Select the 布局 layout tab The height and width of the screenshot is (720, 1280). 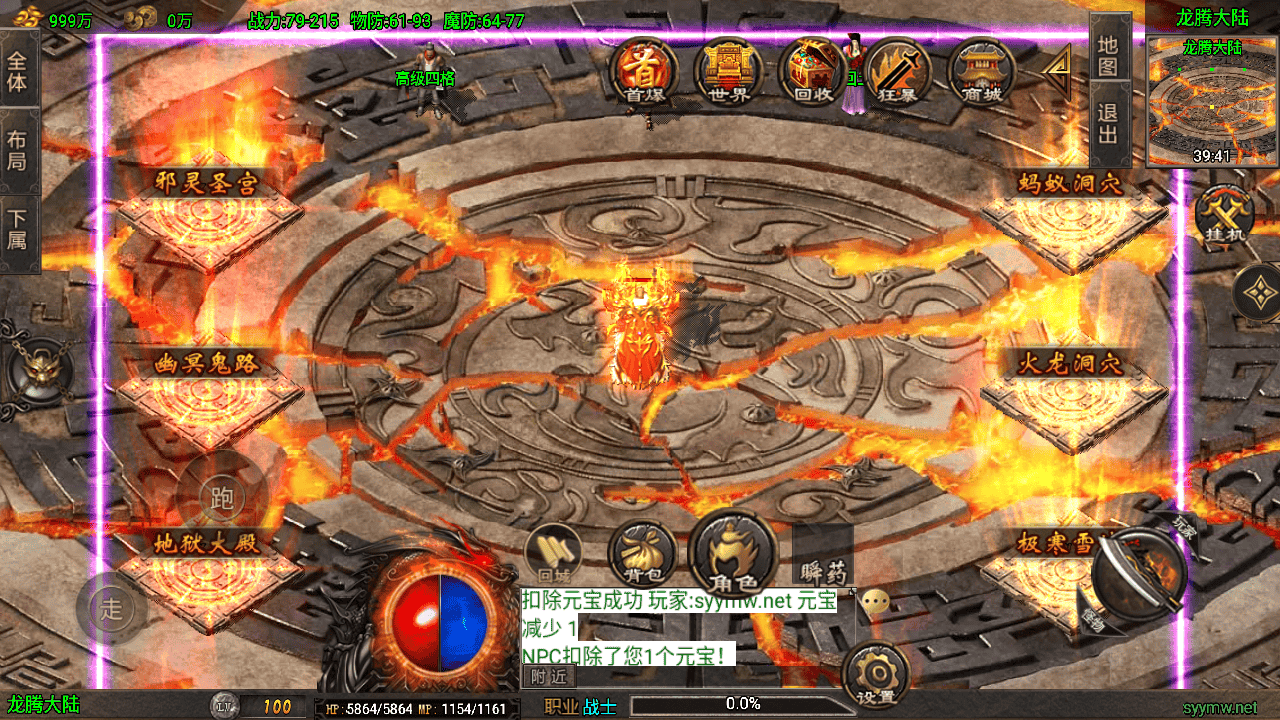(17, 151)
